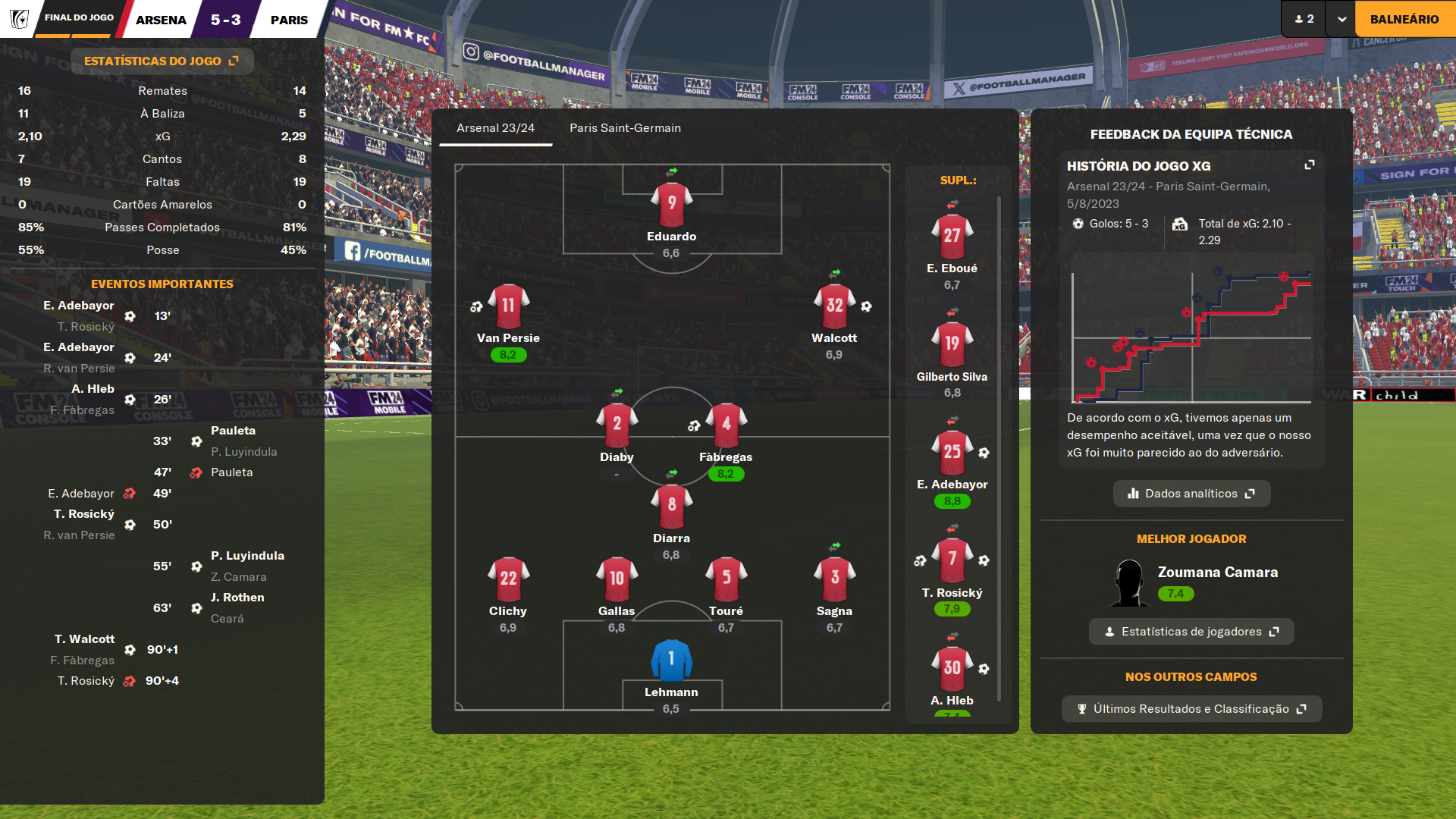The height and width of the screenshot is (819, 1456).
Task: Select Van Persie on the pitch
Action: click(508, 307)
